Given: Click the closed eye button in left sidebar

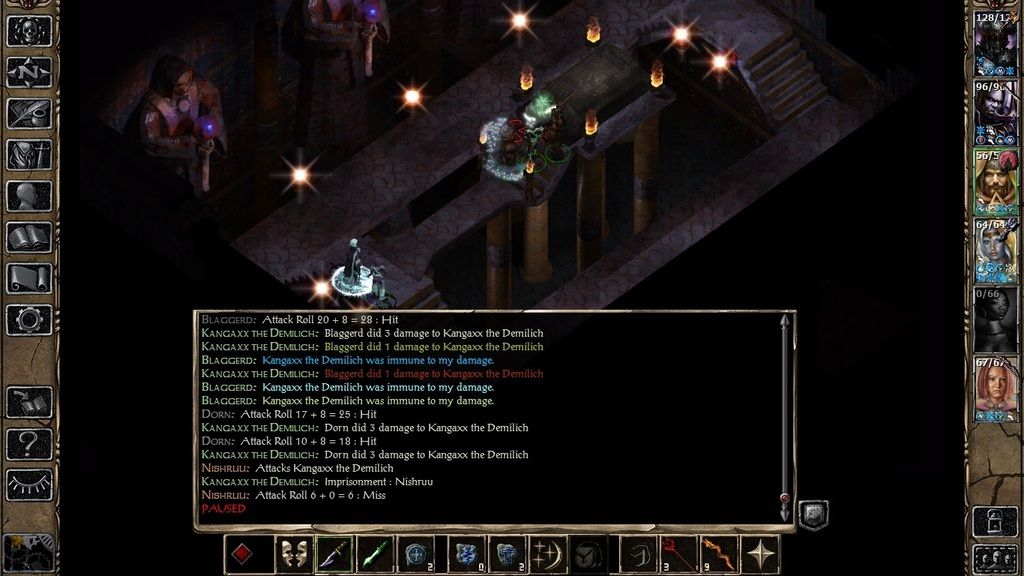Looking at the screenshot, I should (x=29, y=484).
